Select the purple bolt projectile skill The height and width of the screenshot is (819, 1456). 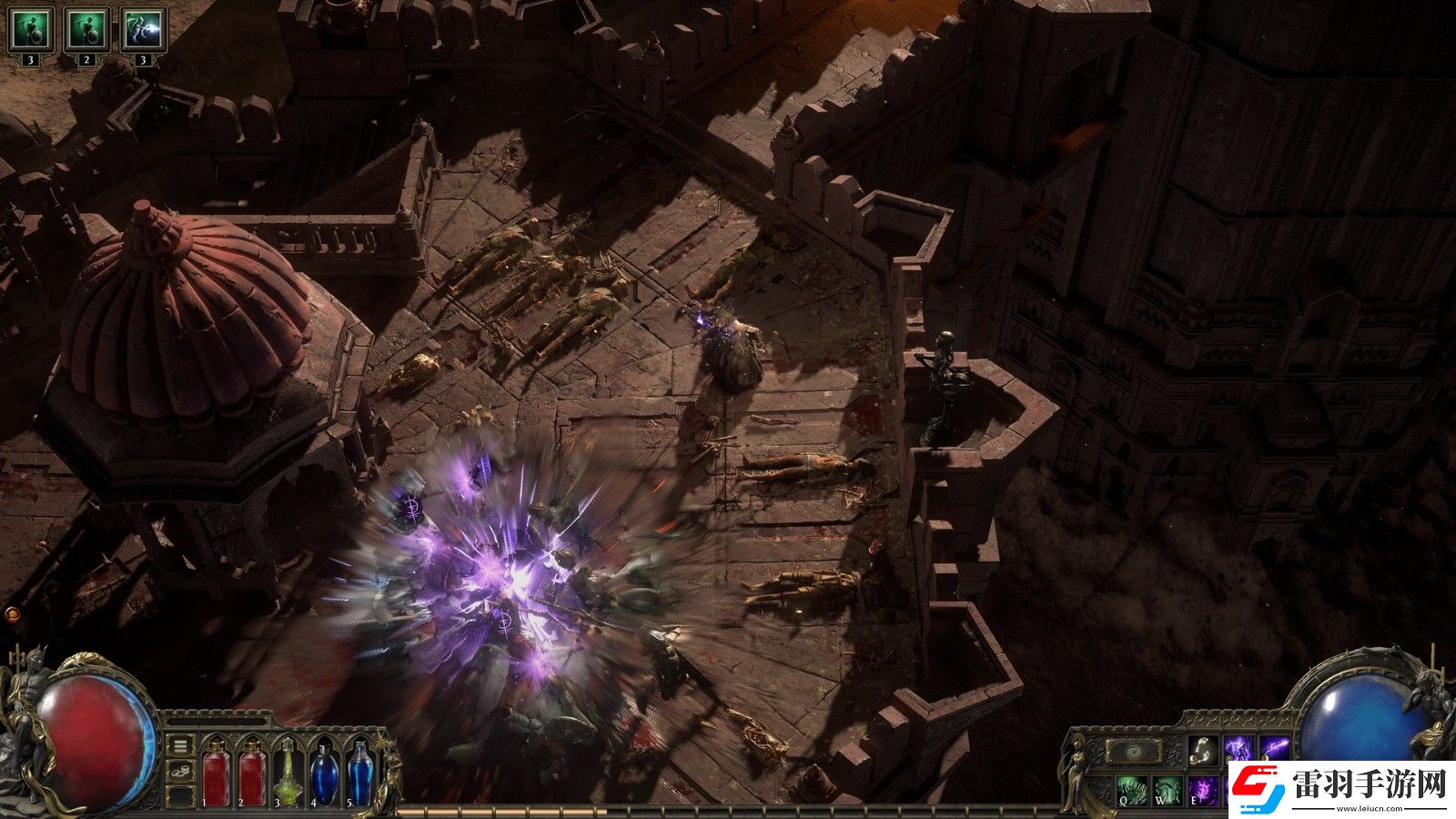point(1274,751)
